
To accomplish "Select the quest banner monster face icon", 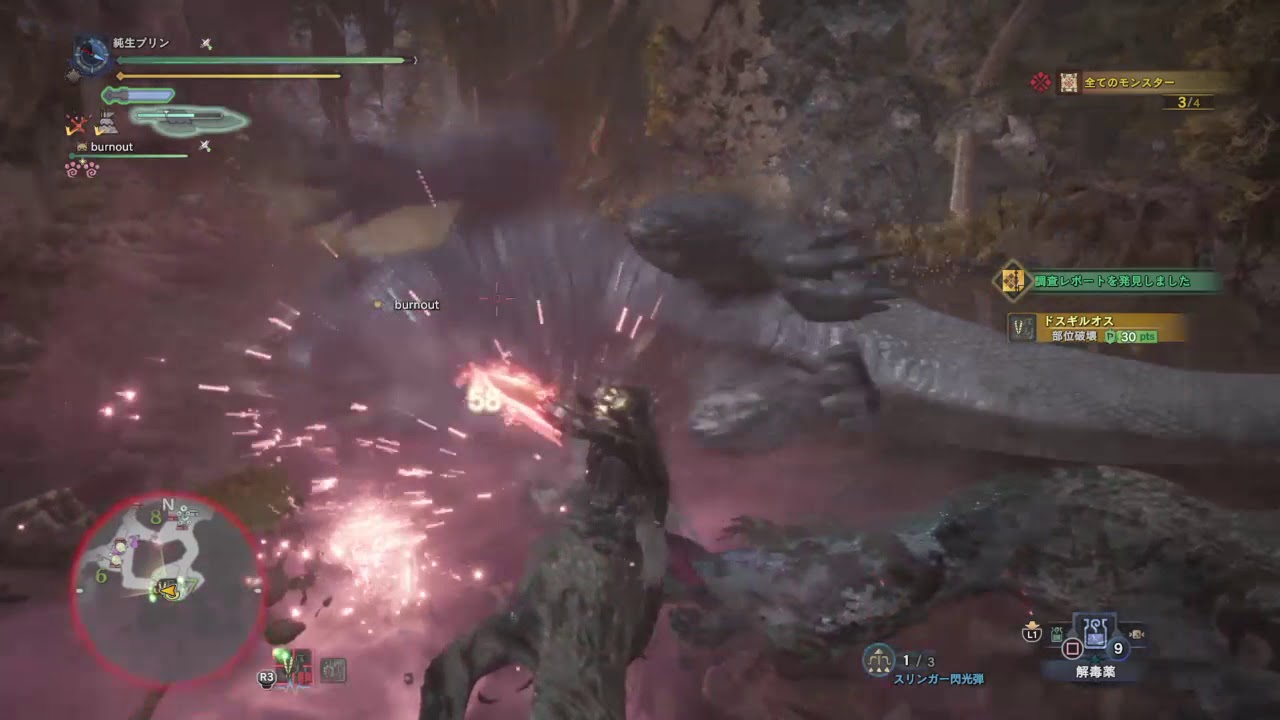I will click(1067, 81).
